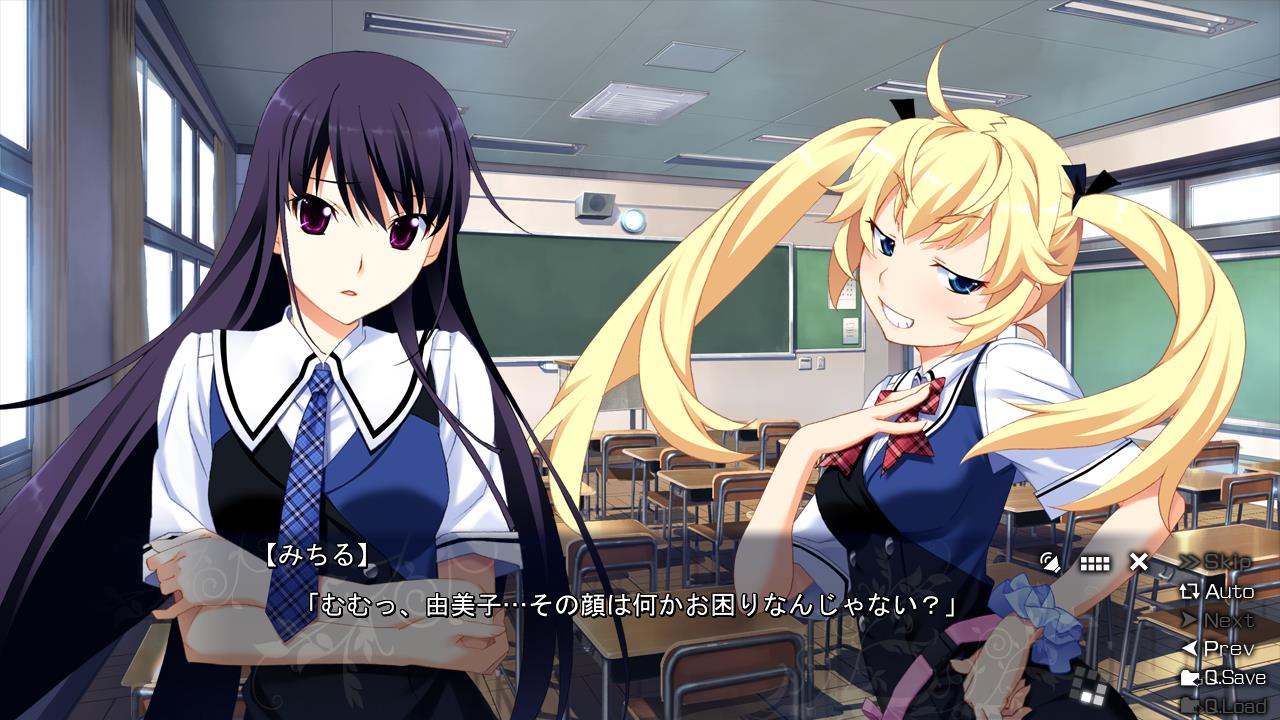
Task: Replay the voice line with the speaker icon
Action: pyautogui.click(x=1049, y=562)
